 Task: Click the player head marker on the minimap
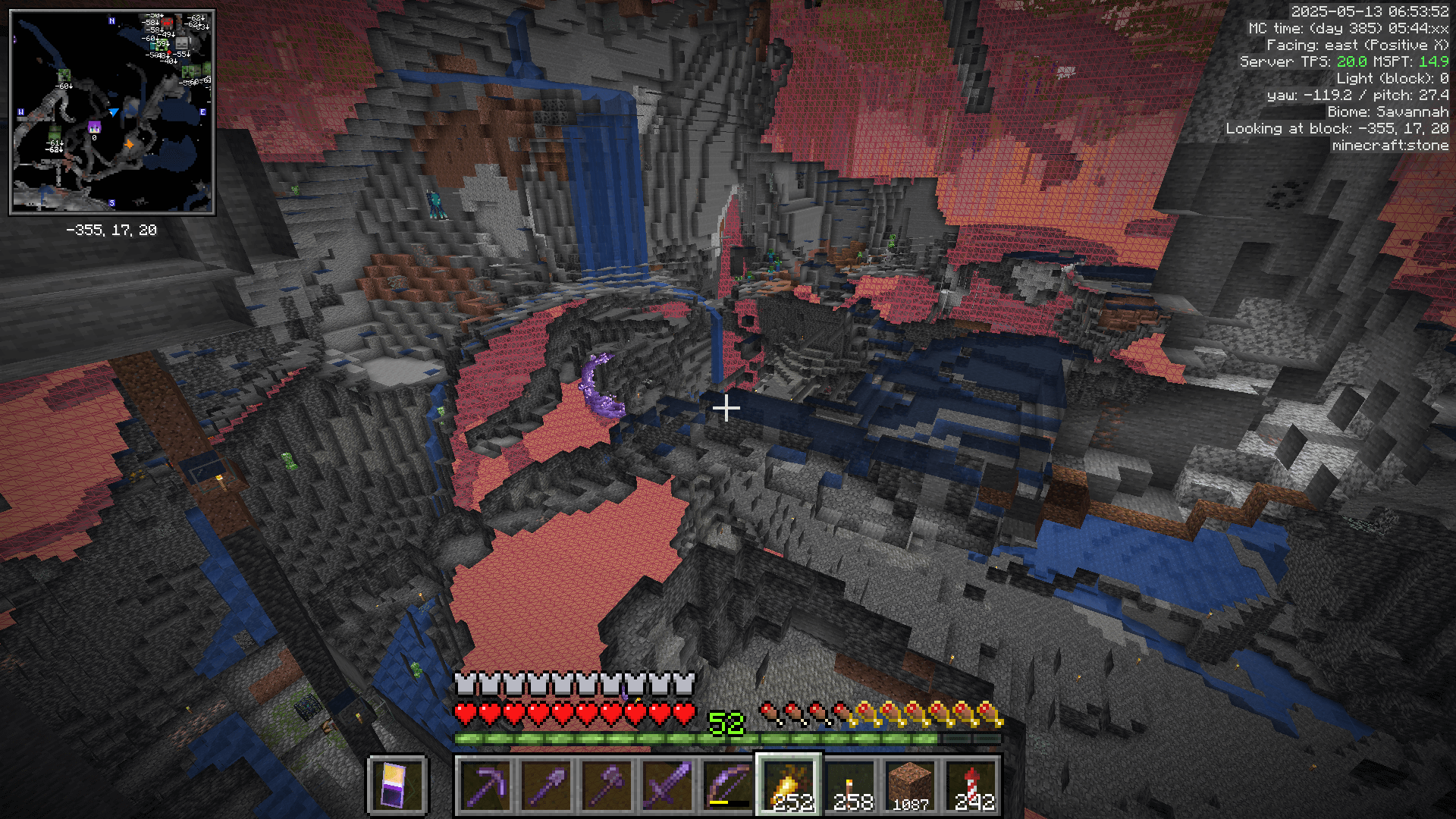tap(95, 128)
